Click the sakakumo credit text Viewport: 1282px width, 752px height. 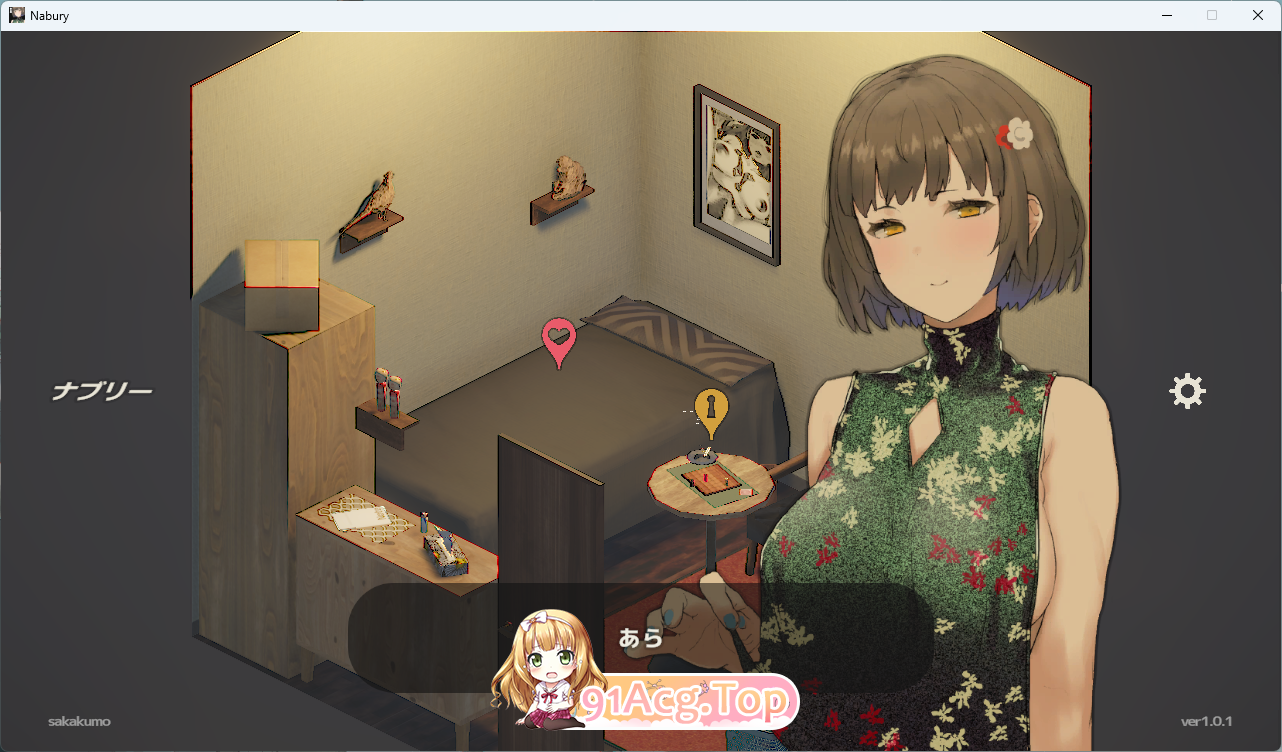[x=79, y=721]
